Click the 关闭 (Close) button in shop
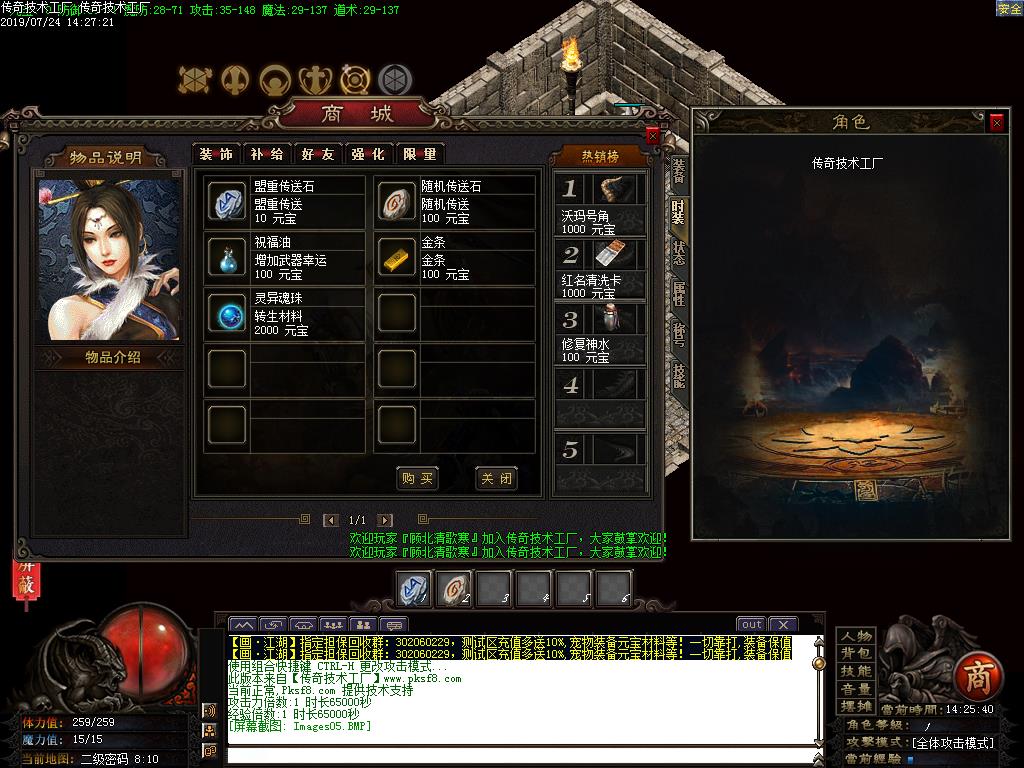This screenshot has height=768, width=1024. coord(496,479)
